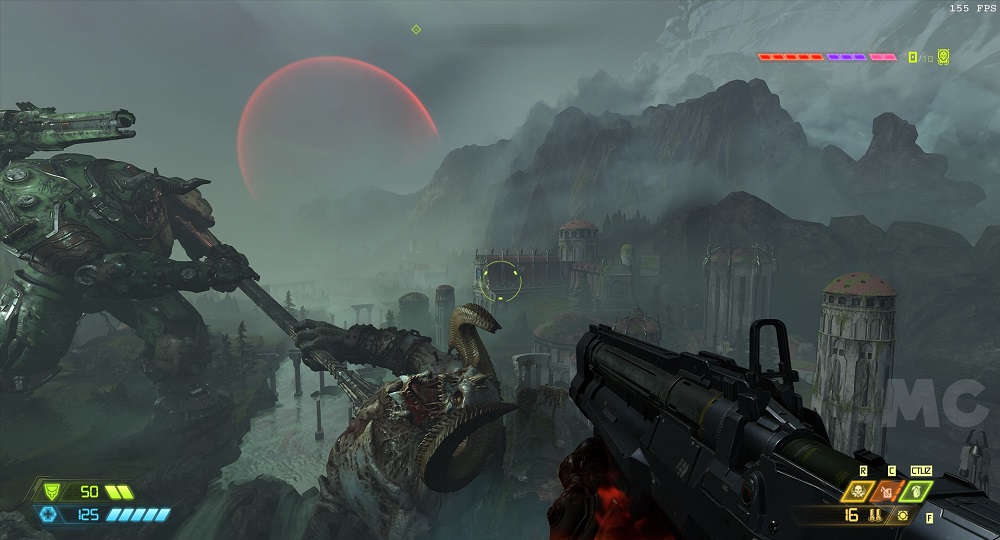Click the weapon mod icon beside ammo

point(904,516)
